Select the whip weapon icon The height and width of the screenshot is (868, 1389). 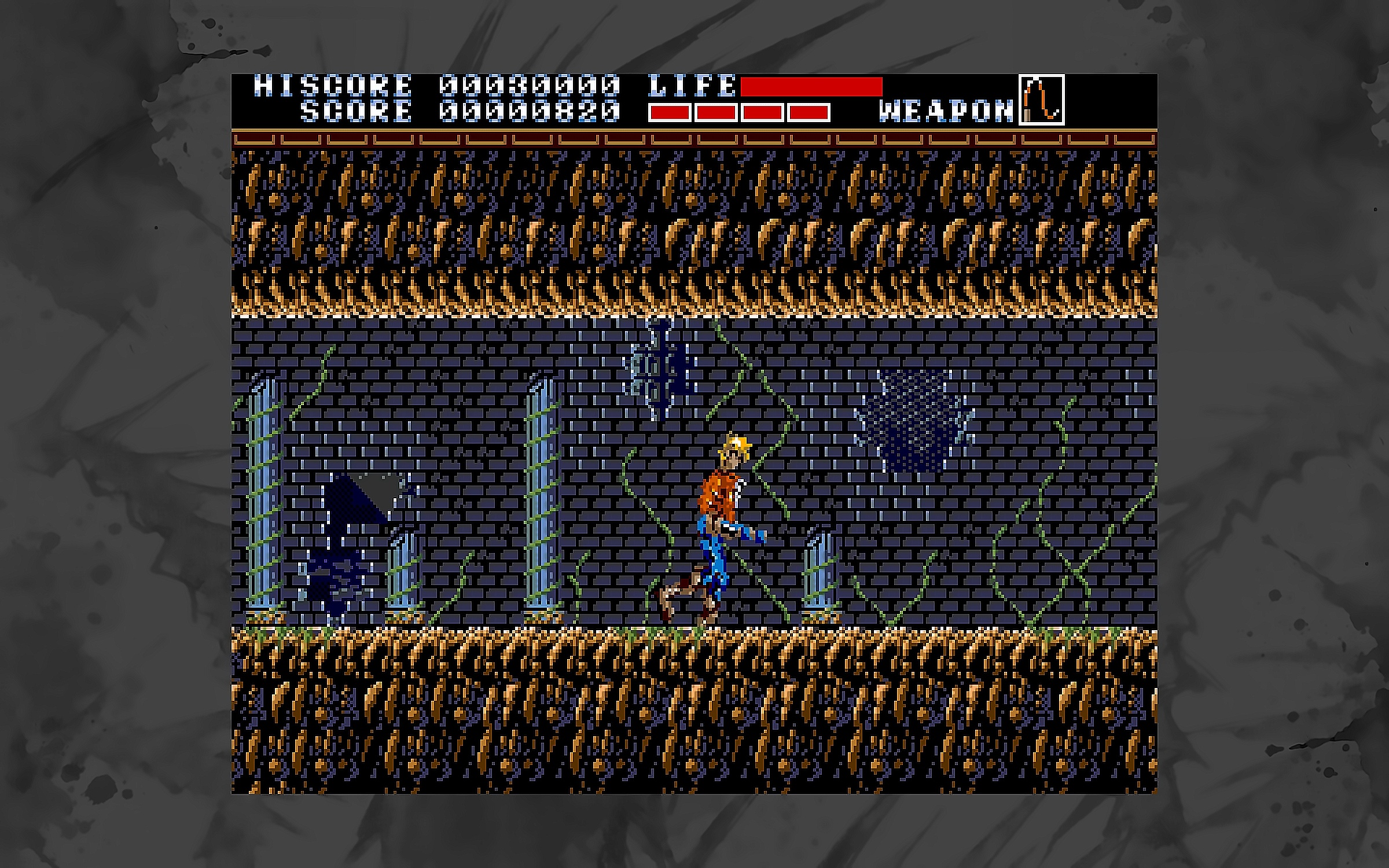click(1041, 100)
